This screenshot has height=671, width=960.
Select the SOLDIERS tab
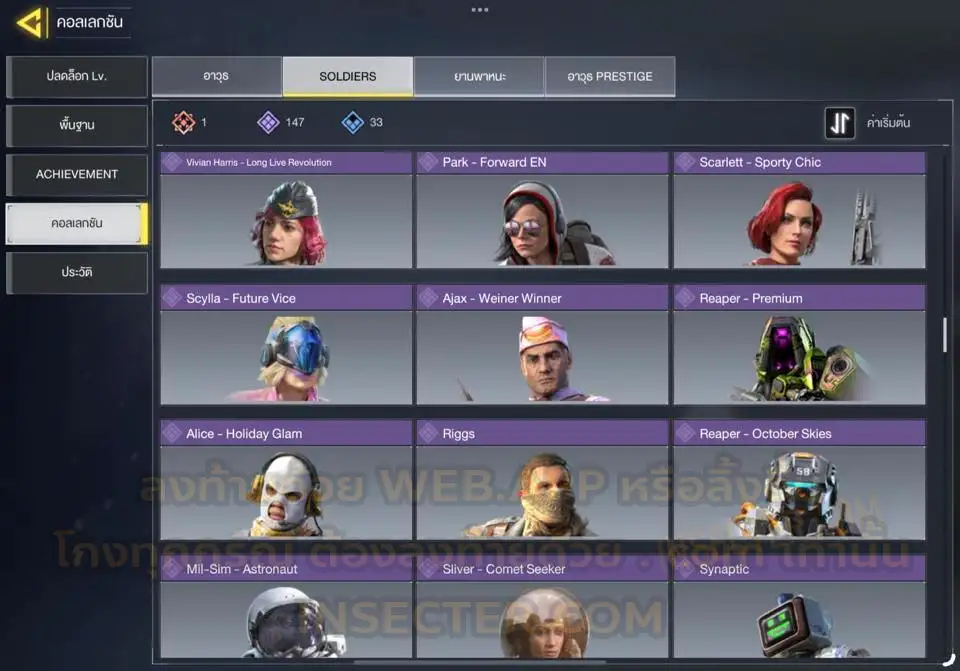click(x=347, y=77)
